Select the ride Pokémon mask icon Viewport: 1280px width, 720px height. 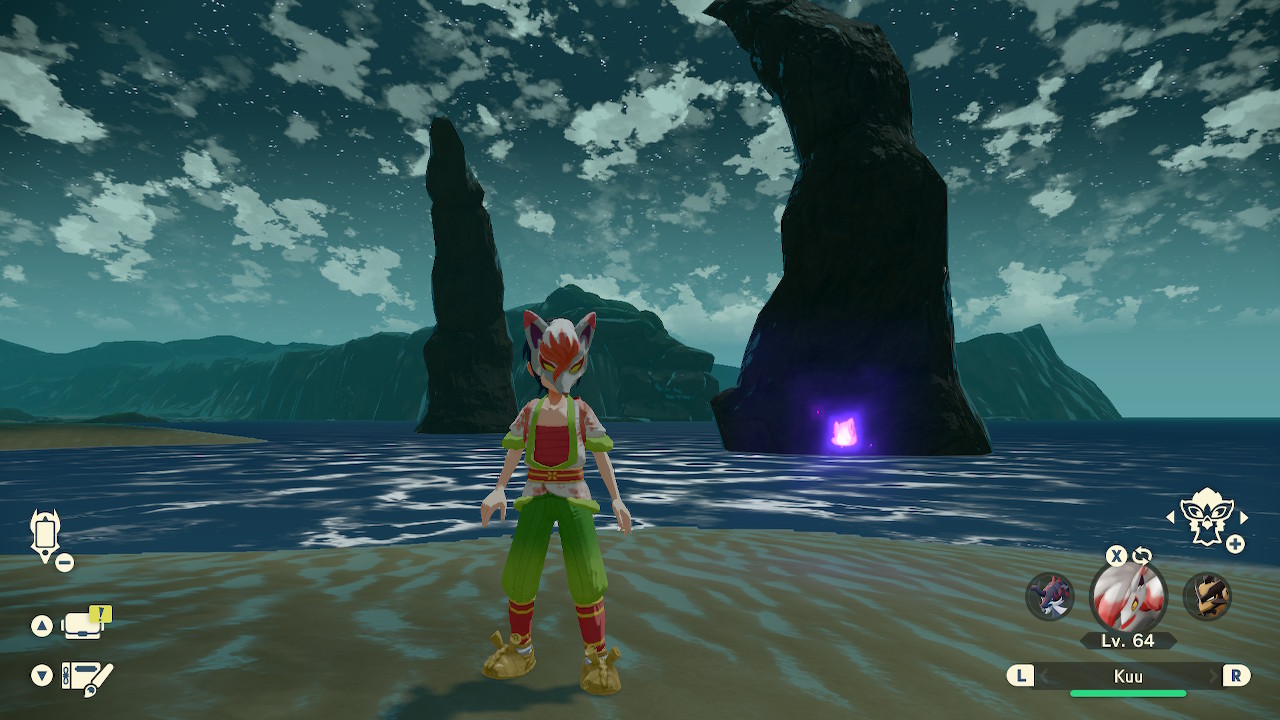pos(1206,517)
